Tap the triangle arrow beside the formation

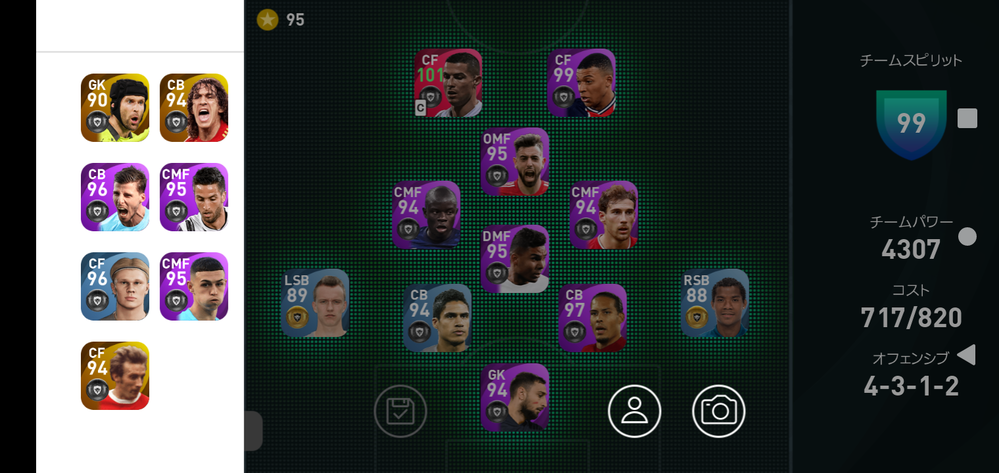tap(966, 355)
